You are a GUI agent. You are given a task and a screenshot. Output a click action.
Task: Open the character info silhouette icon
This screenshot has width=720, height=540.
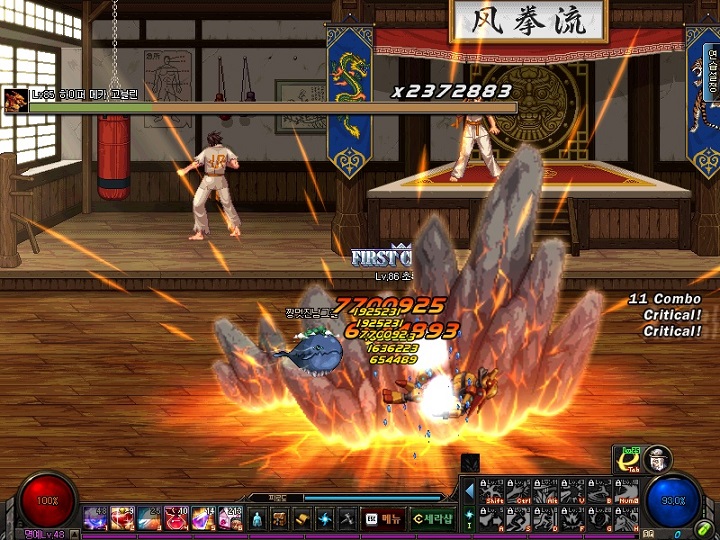[256, 518]
